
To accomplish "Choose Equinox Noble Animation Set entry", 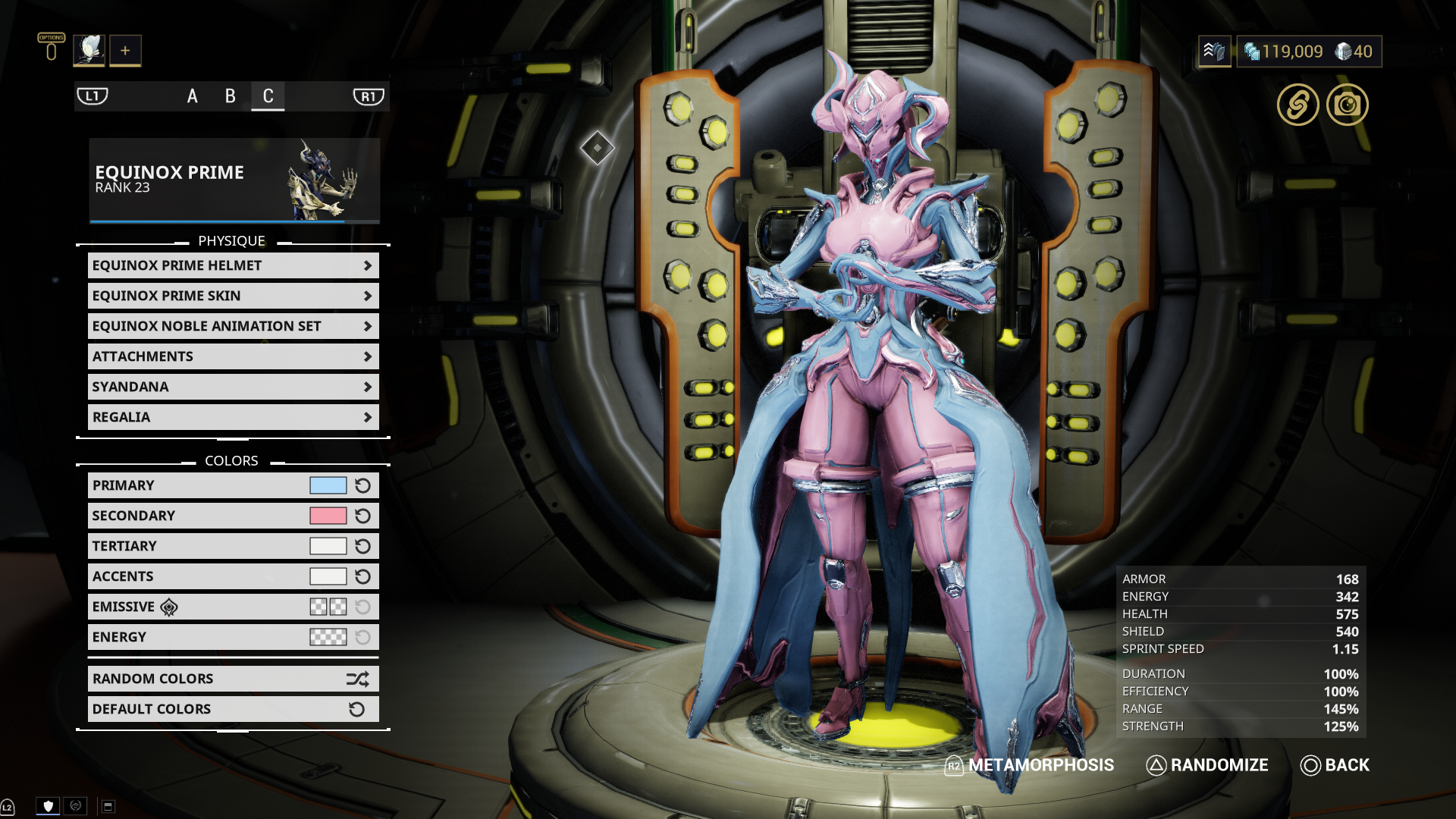I will pyautogui.click(x=233, y=326).
